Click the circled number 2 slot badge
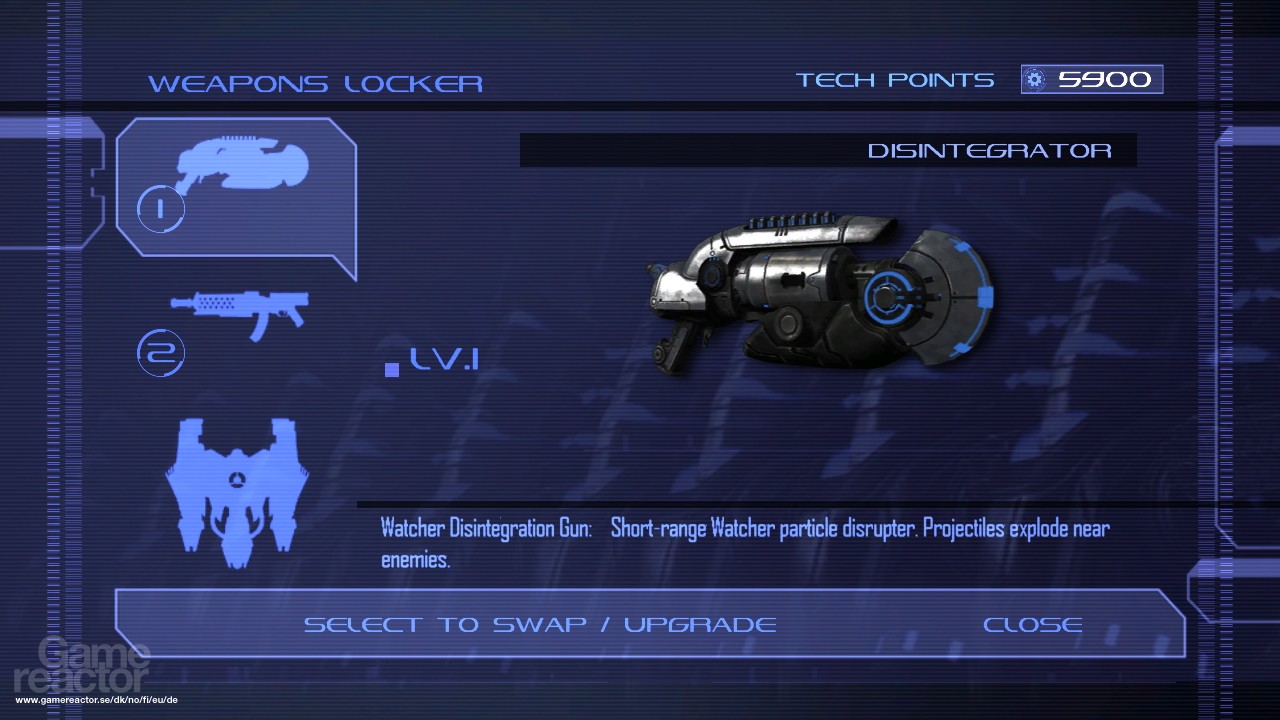The width and height of the screenshot is (1280, 720). tap(160, 352)
